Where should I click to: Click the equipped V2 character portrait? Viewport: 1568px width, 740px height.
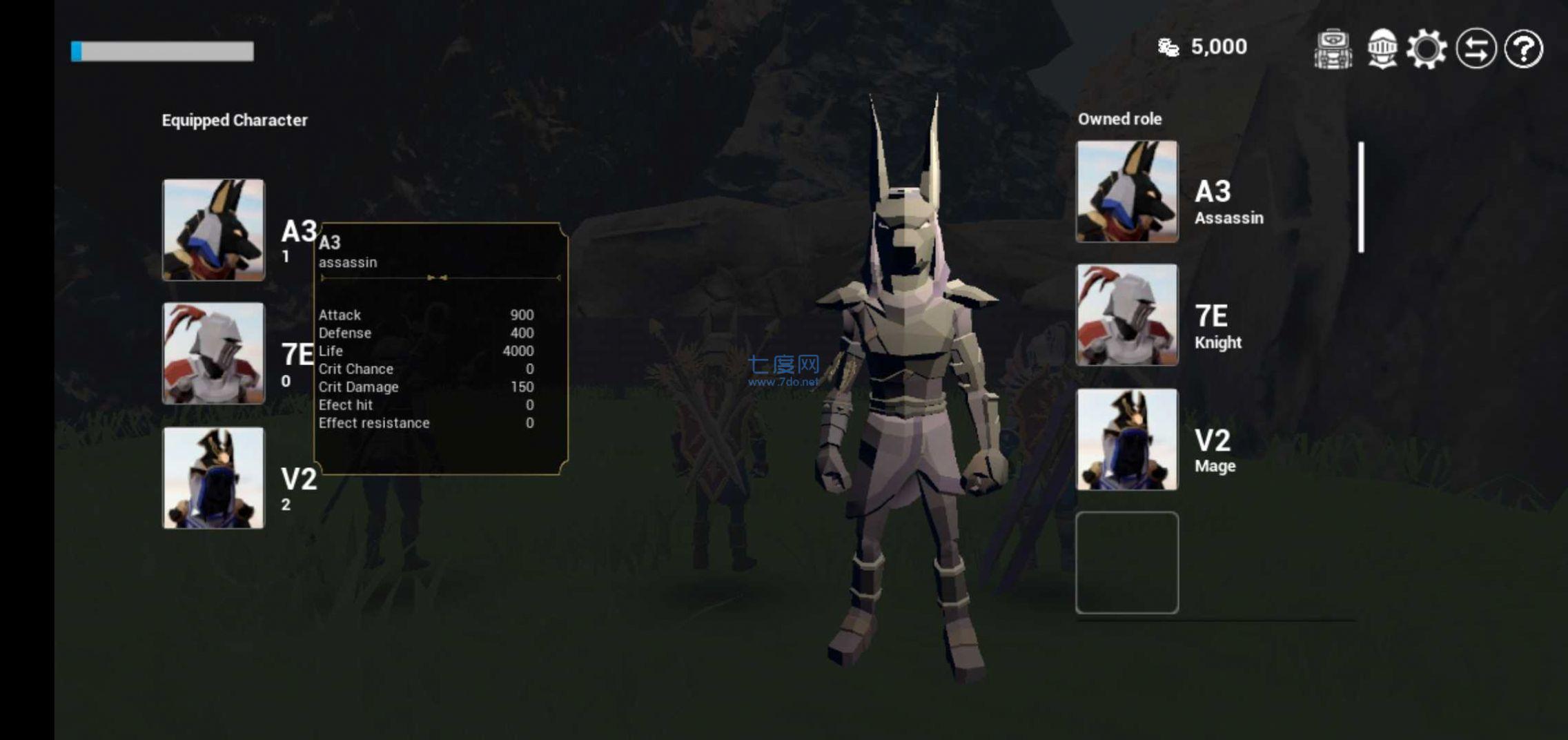click(x=213, y=478)
